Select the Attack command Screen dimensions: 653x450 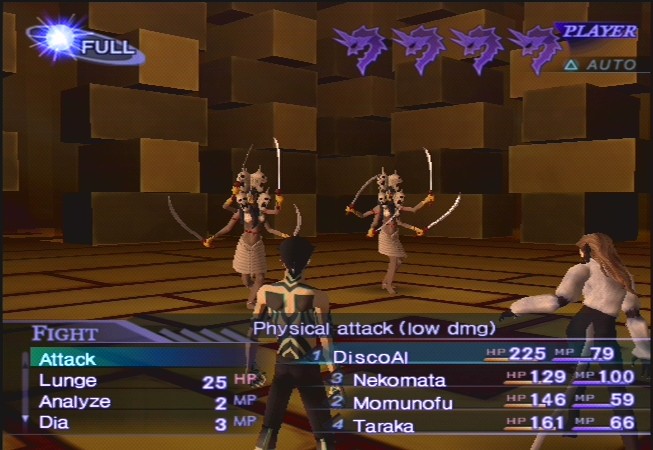(68, 358)
